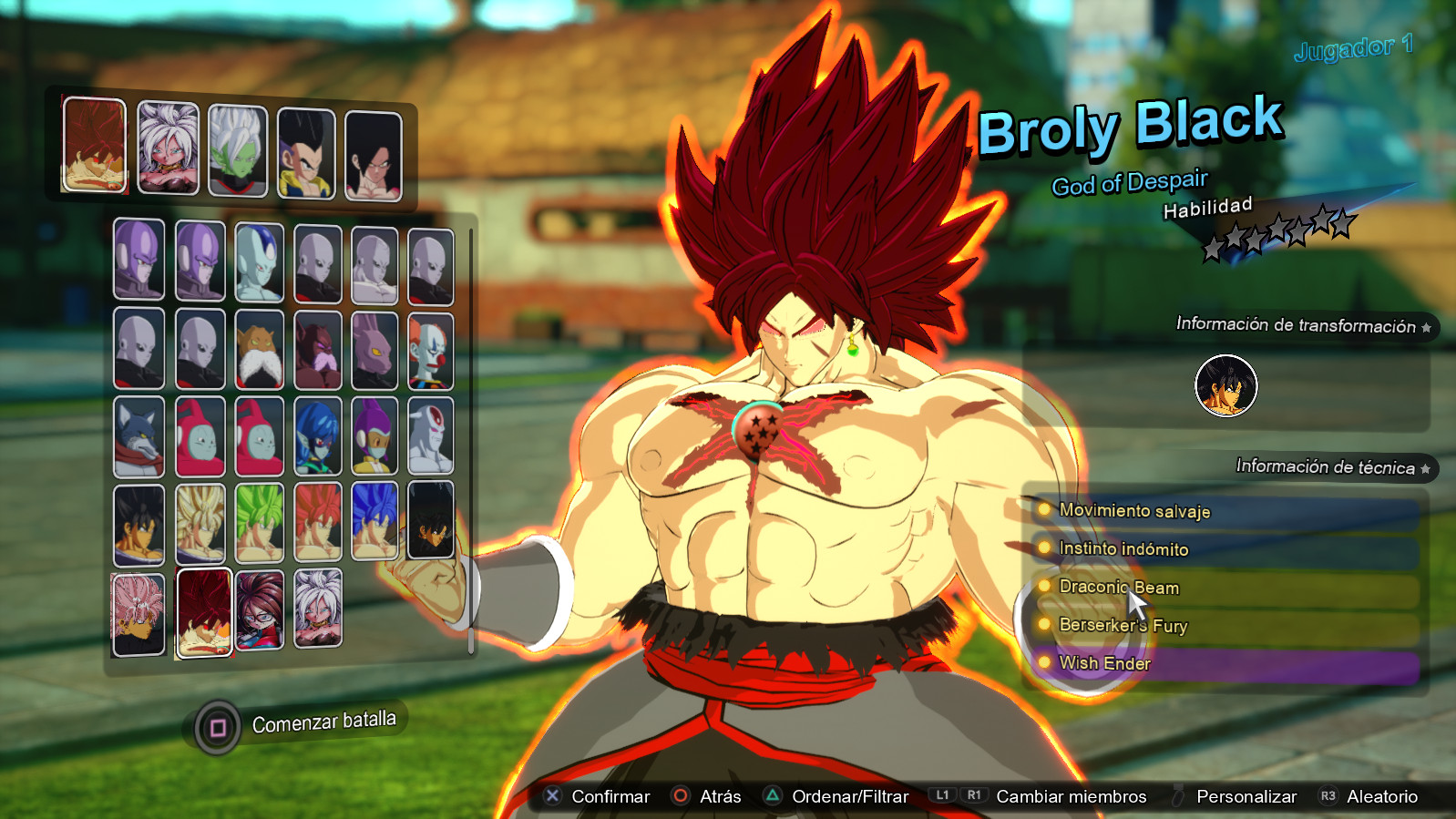Open Ordenar/Filtrar sorting options
The width and height of the screenshot is (1456, 819).
pyautogui.click(x=852, y=796)
